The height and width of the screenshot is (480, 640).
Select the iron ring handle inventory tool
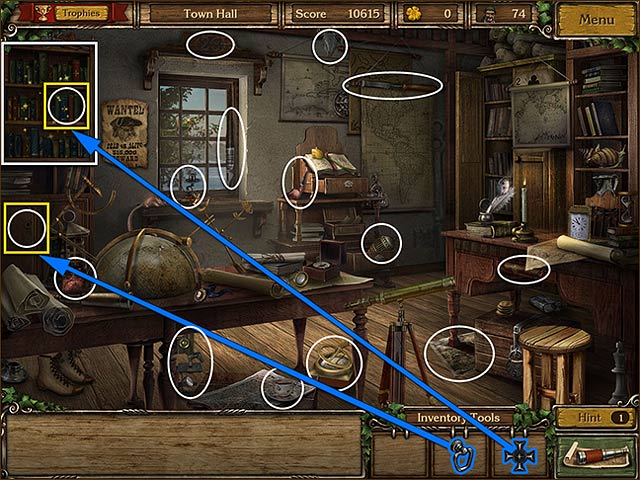click(461, 455)
